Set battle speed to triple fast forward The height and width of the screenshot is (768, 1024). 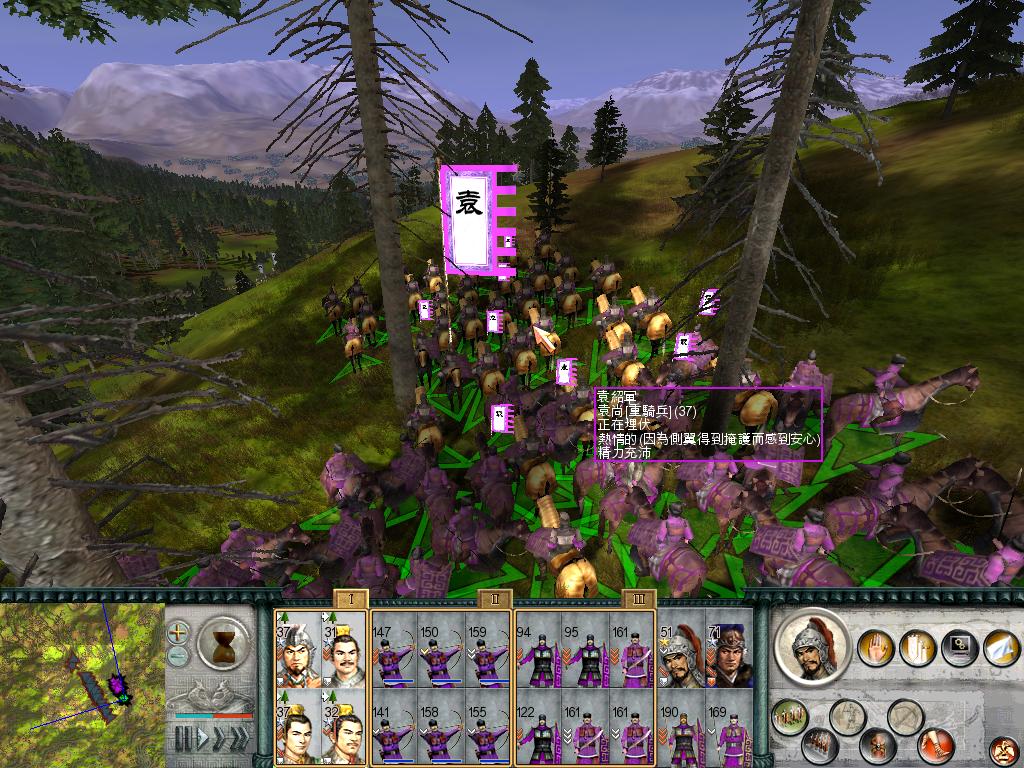(x=240, y=740)
